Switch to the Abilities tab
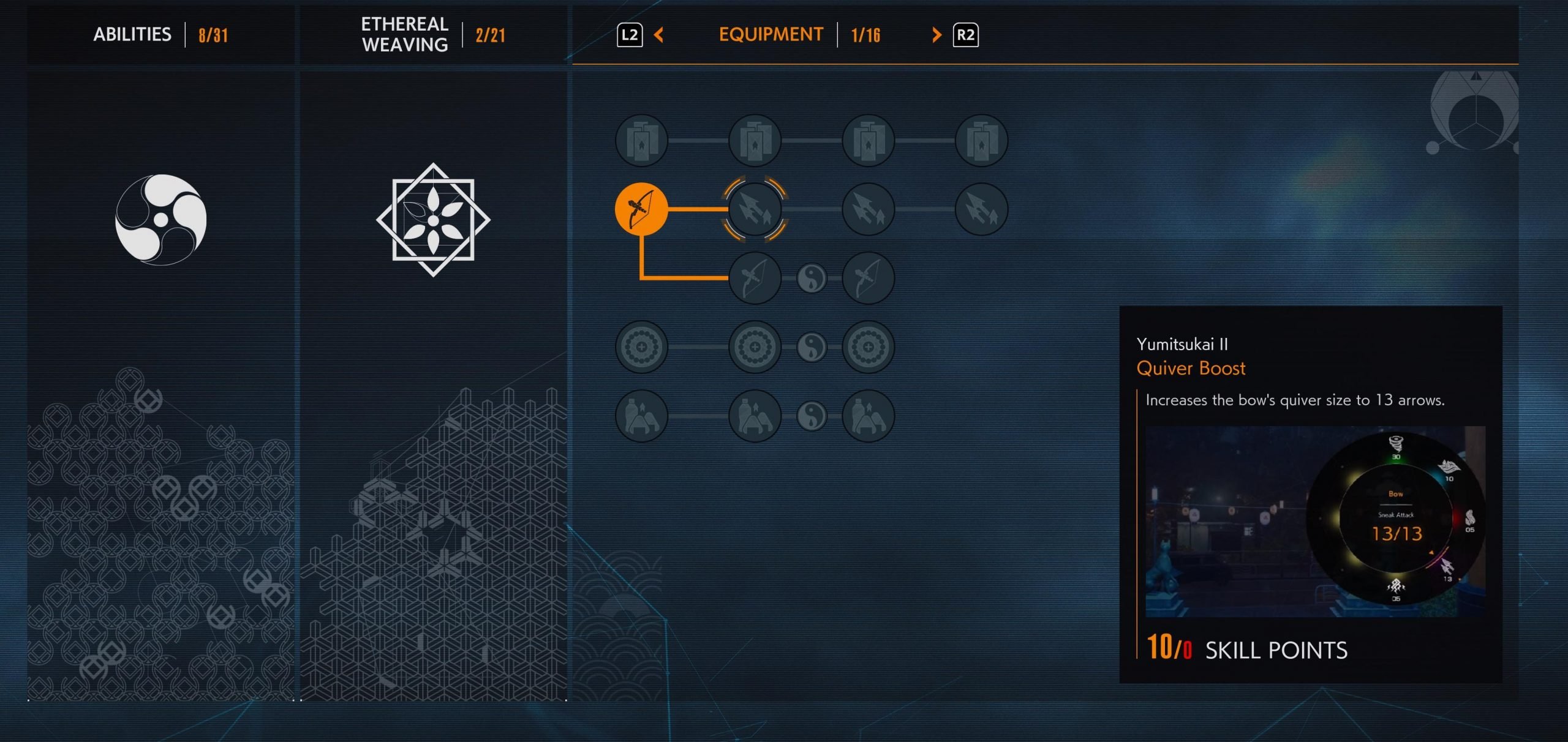1568x742 pixels. coord(132,34)
